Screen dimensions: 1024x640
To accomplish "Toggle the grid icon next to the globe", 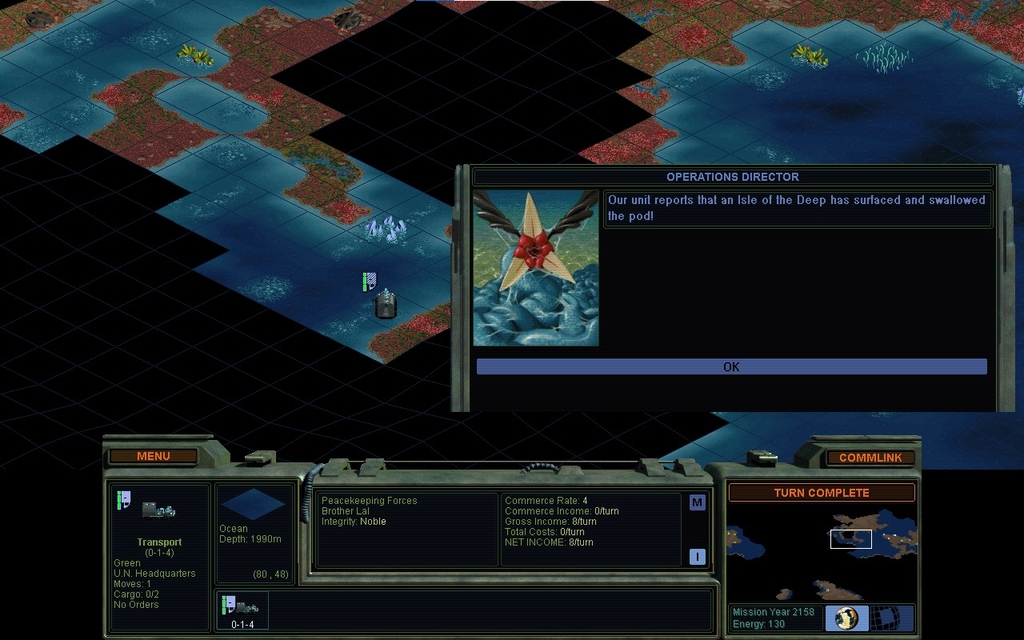I will tap(885, 618).
